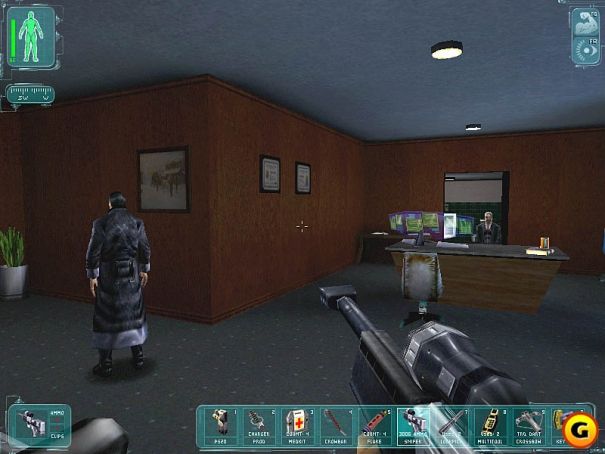The image size is (605, 454).
Task: Select the medkit slot
Action: click(x=295, y=425)
